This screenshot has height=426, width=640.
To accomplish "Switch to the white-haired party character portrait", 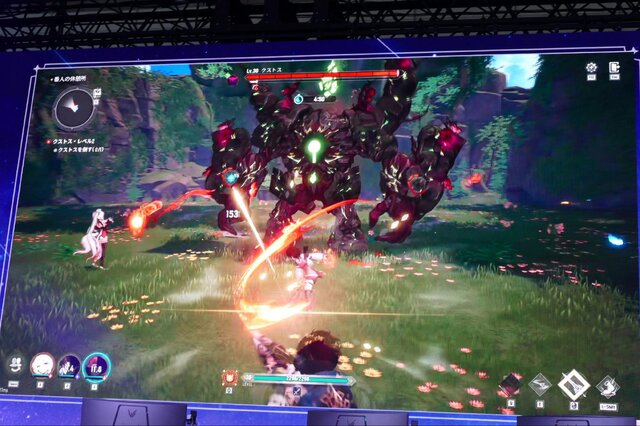I will [42, 365].
